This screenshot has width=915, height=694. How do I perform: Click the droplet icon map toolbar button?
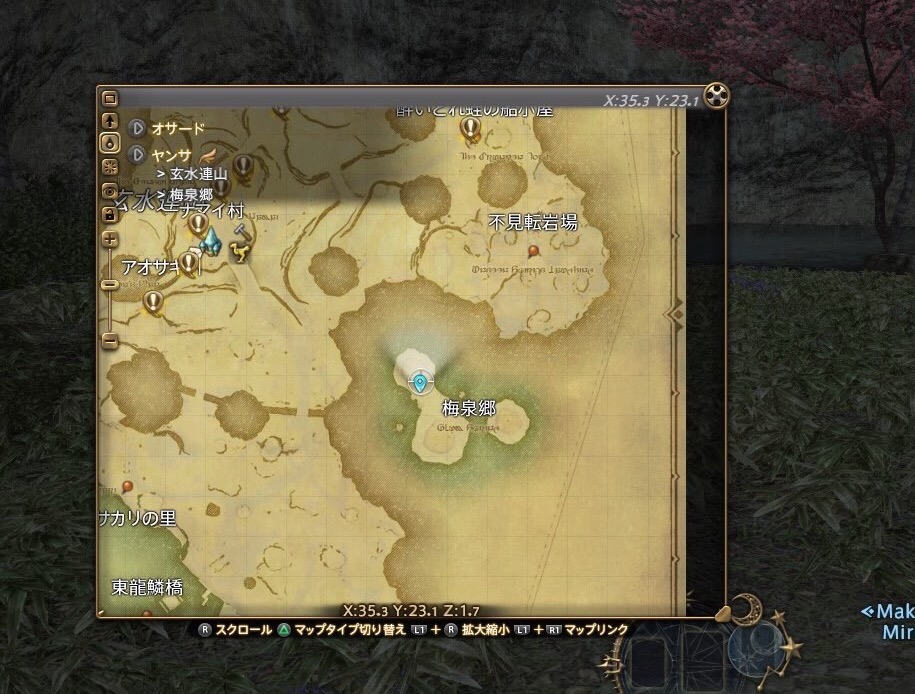pyautogui.click(x=110, y=143)
